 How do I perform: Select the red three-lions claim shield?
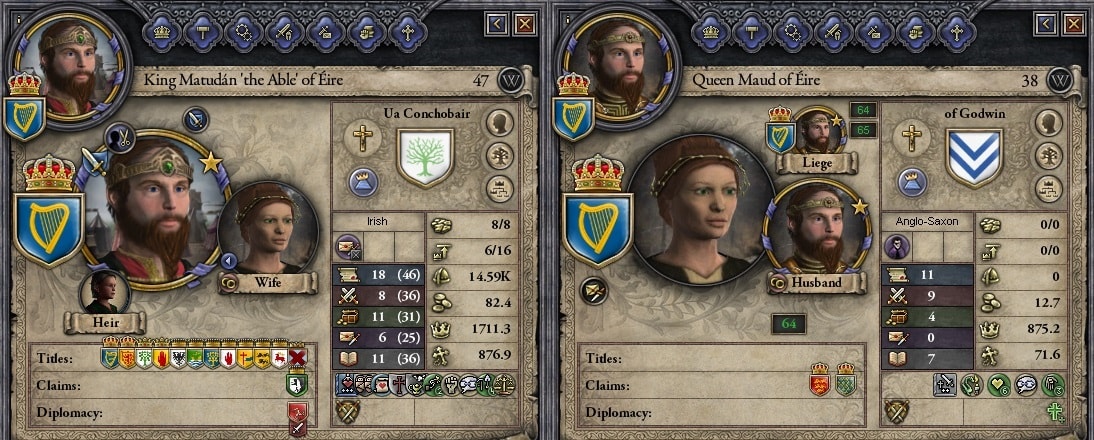click(x=818, y=384)
